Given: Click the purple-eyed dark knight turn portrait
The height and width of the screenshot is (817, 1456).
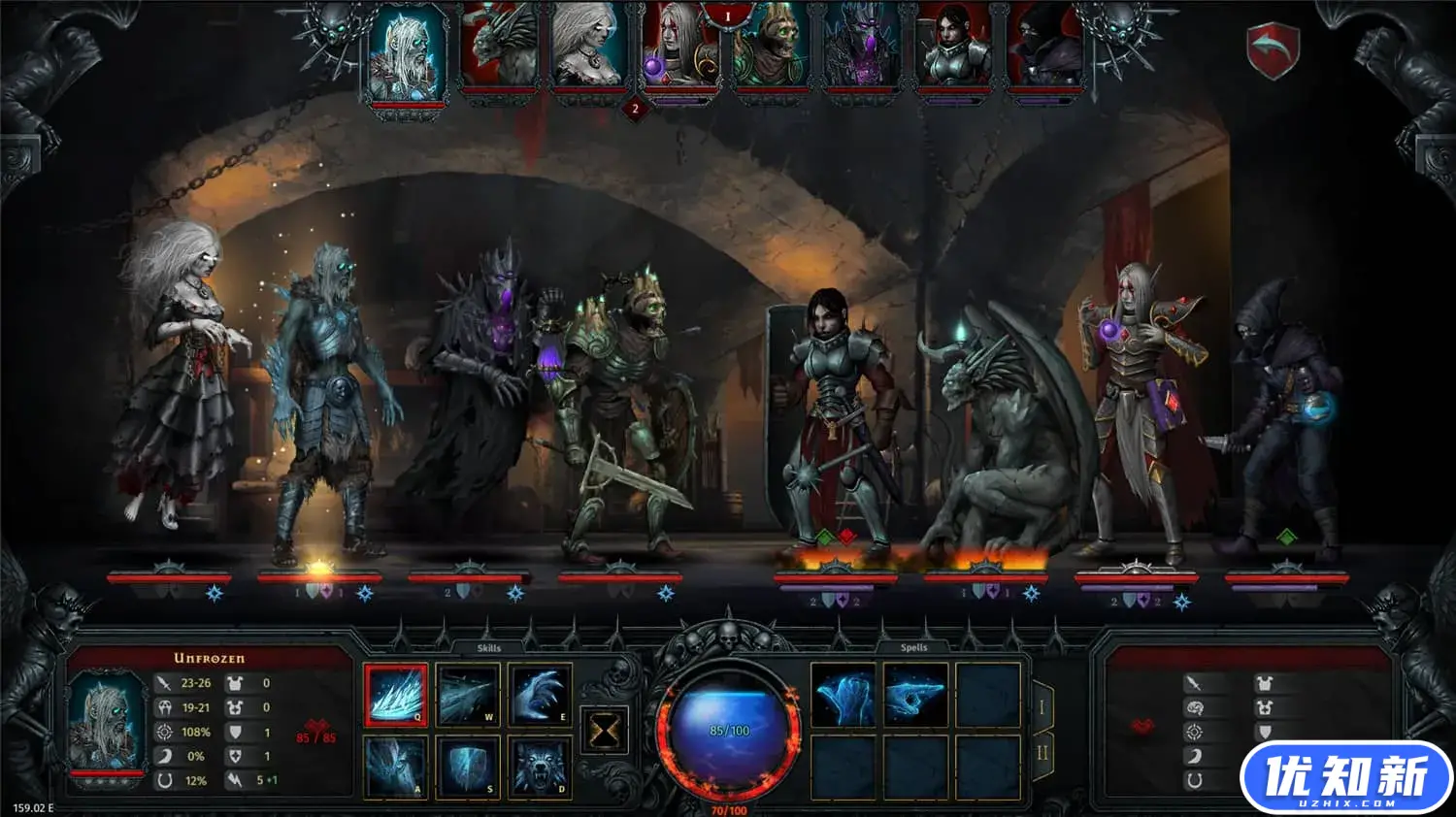Looking at the screenshot, I should (862, 49).
